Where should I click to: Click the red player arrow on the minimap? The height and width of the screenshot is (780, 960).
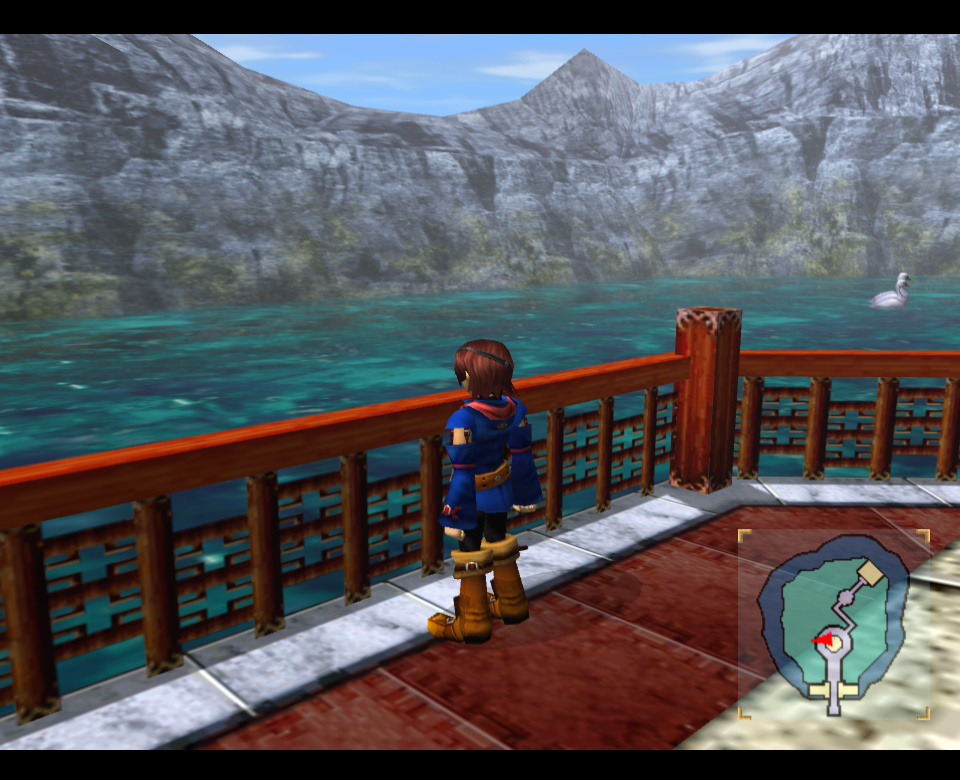(x=822, y=640)
